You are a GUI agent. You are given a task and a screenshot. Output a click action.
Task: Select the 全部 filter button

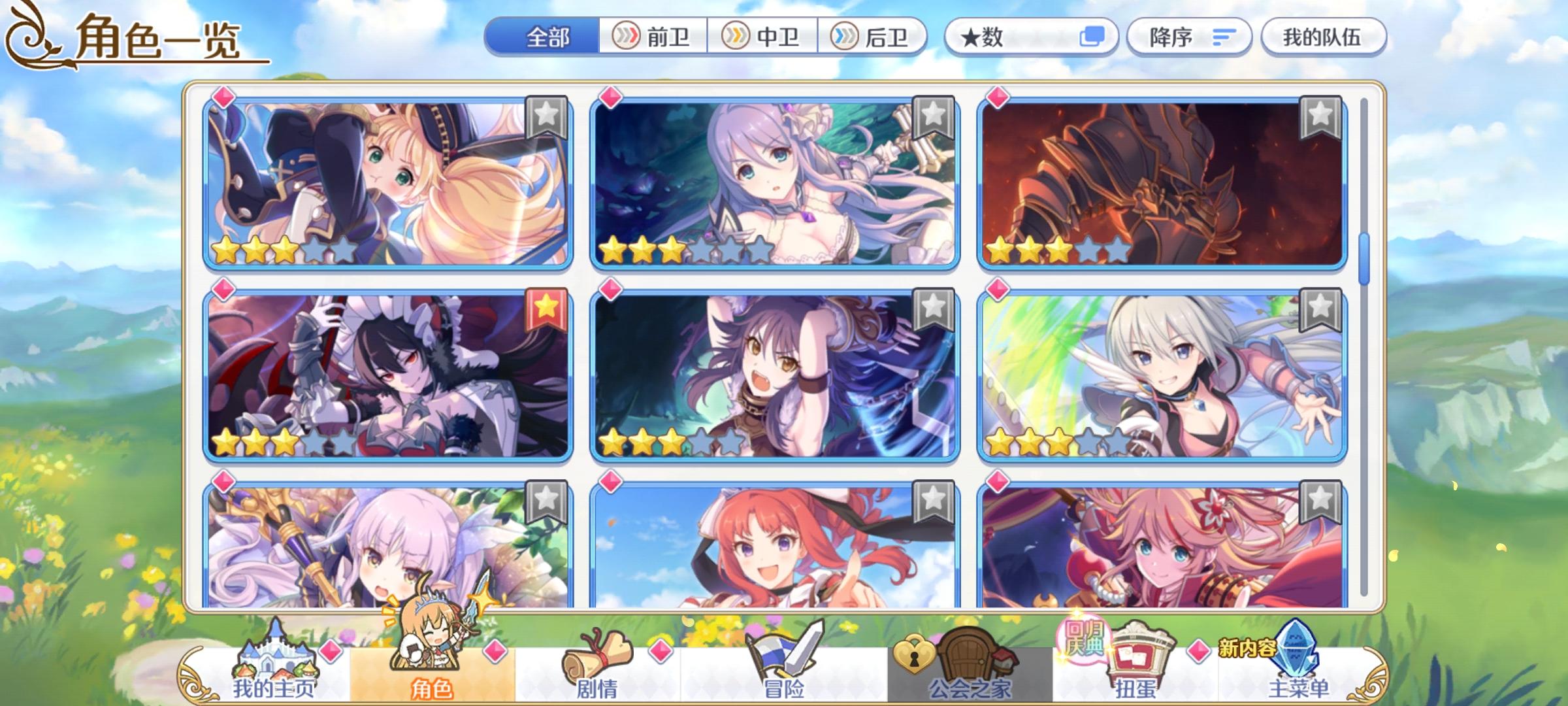[549, 37]
